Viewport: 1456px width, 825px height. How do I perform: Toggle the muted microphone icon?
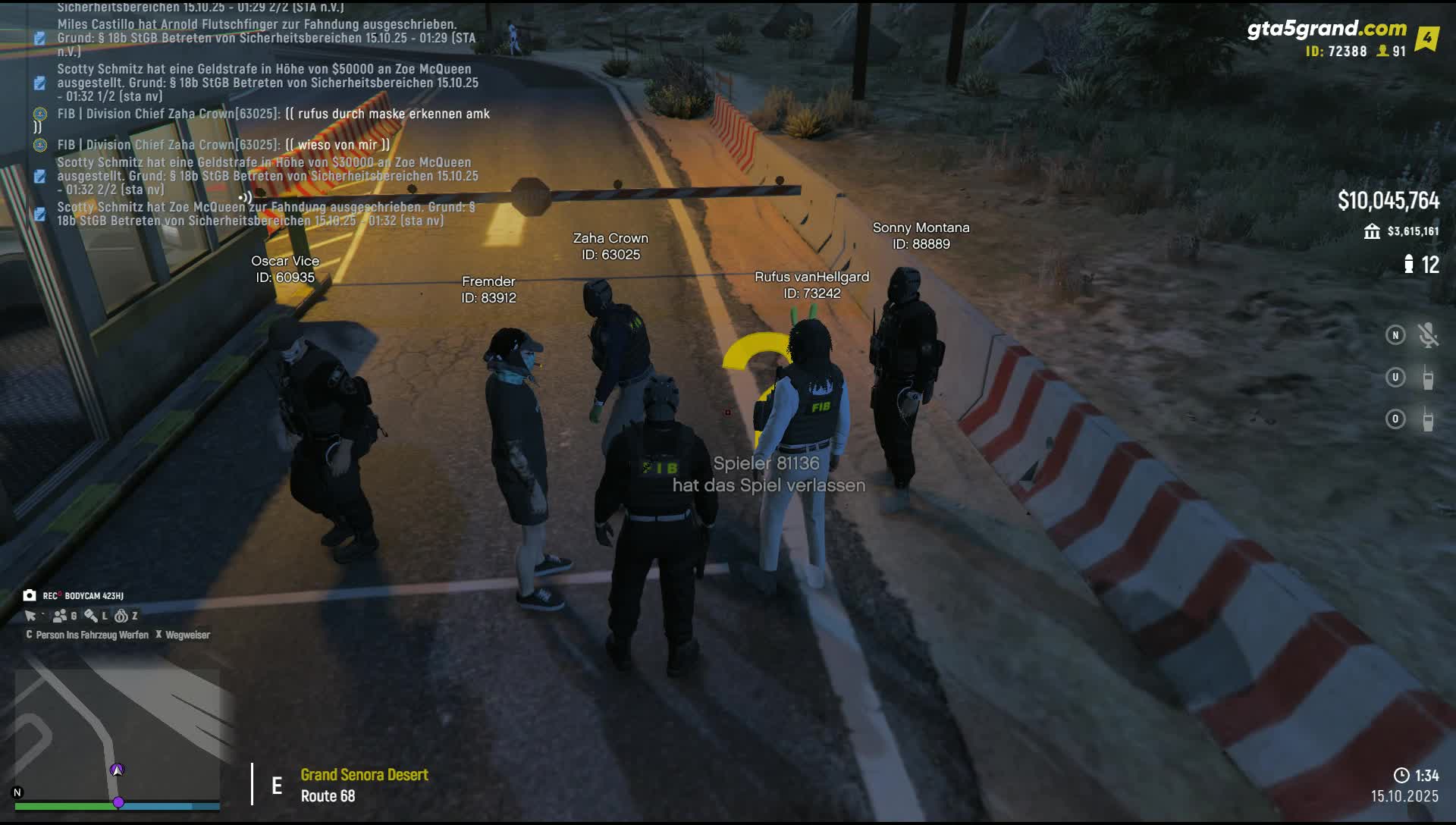point(1428,335)
